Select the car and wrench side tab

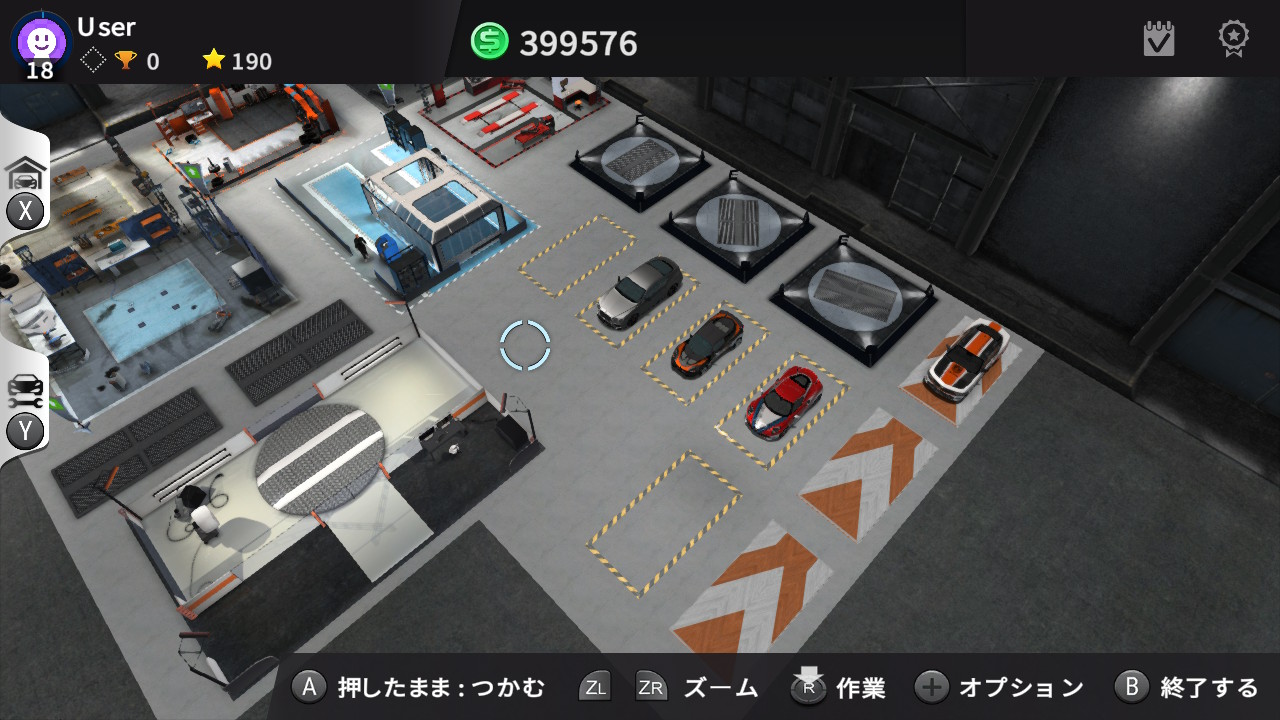tap(26, 392)
